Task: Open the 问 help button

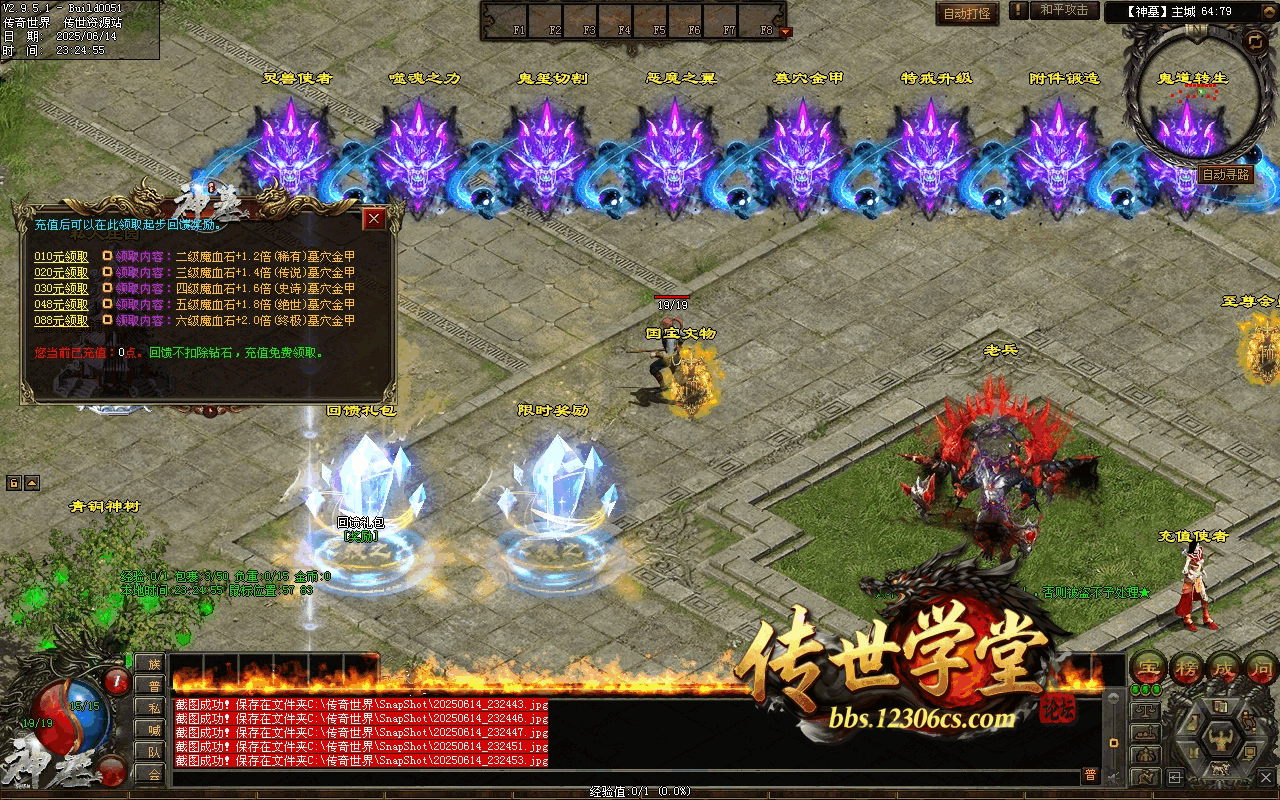Action: 1260,667
